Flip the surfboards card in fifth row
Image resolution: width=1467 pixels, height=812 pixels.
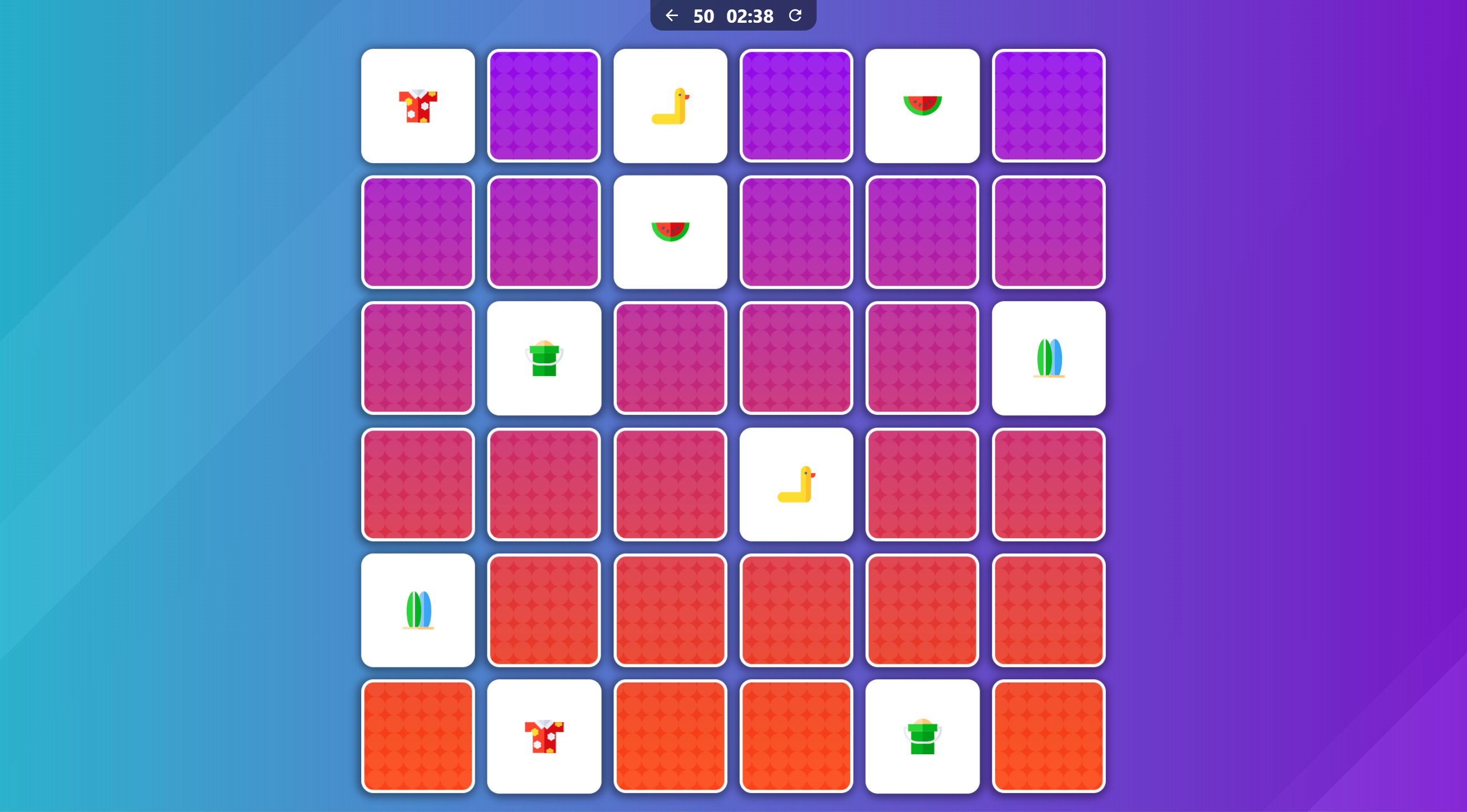418,610
